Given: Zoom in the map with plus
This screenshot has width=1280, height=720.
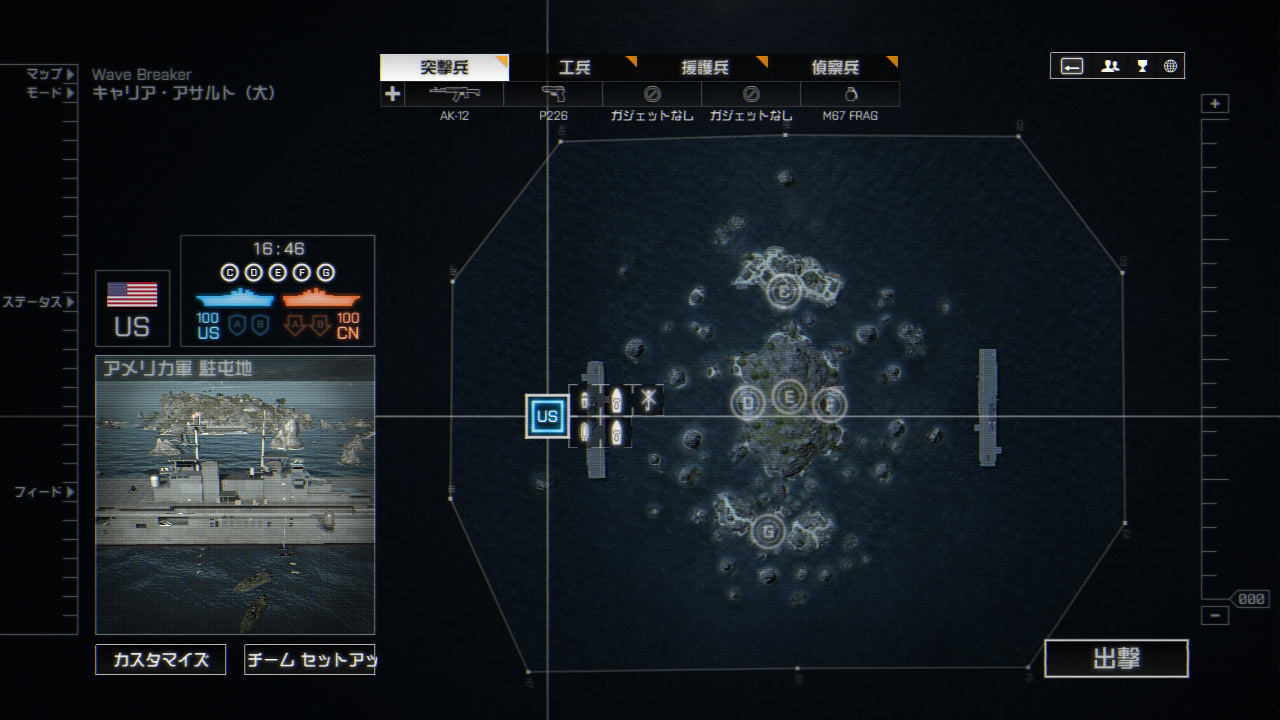Looking at the screenshot, I should click(x=1215, y=104).
